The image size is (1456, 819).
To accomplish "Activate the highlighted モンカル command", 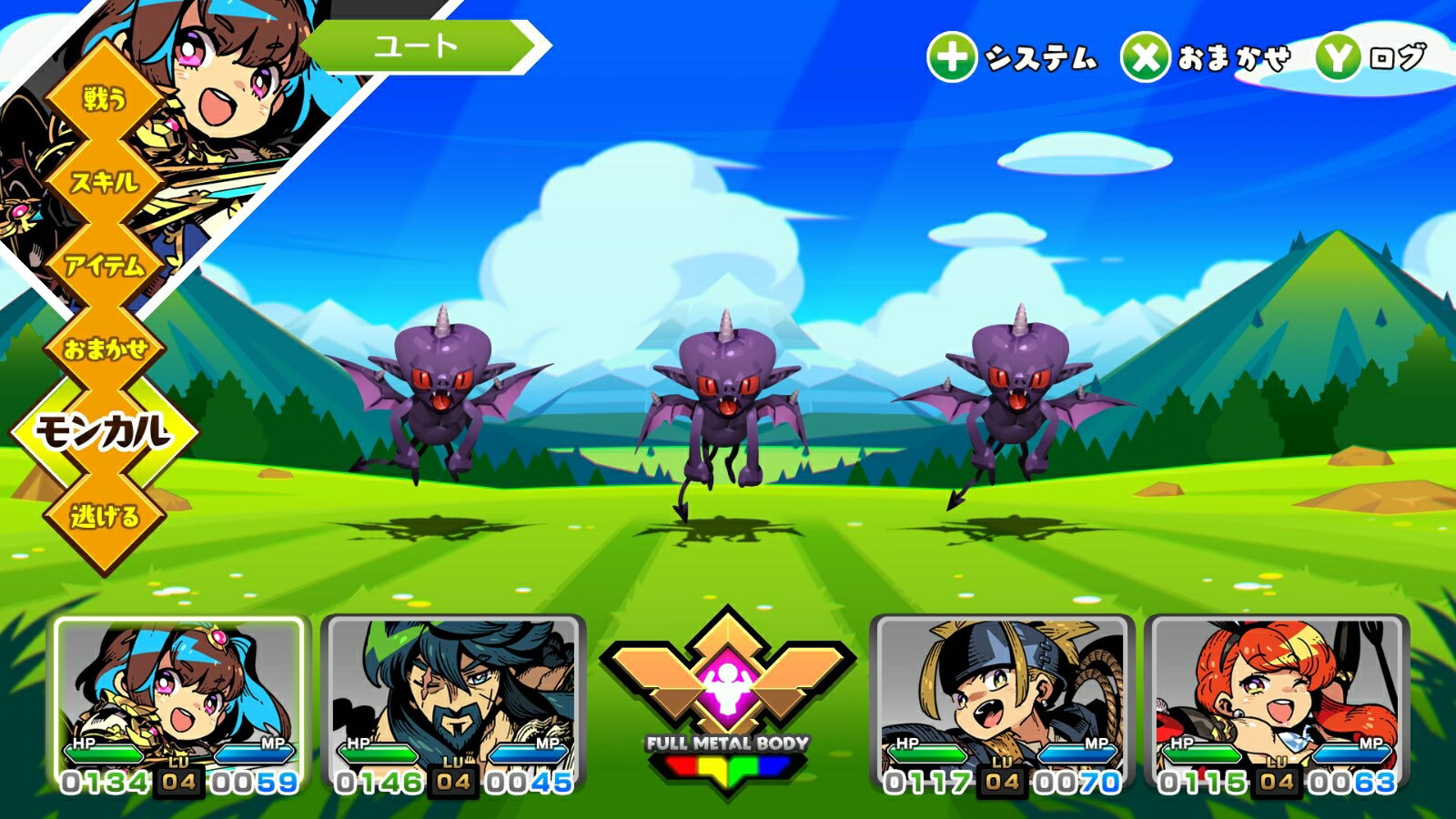I will point(104,431).
